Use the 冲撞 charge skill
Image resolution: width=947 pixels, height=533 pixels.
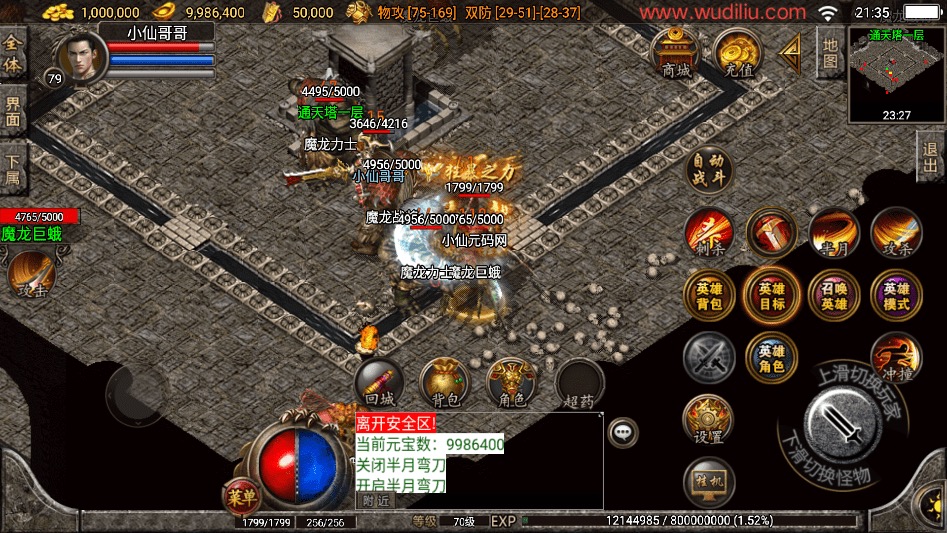coord(895,356)
